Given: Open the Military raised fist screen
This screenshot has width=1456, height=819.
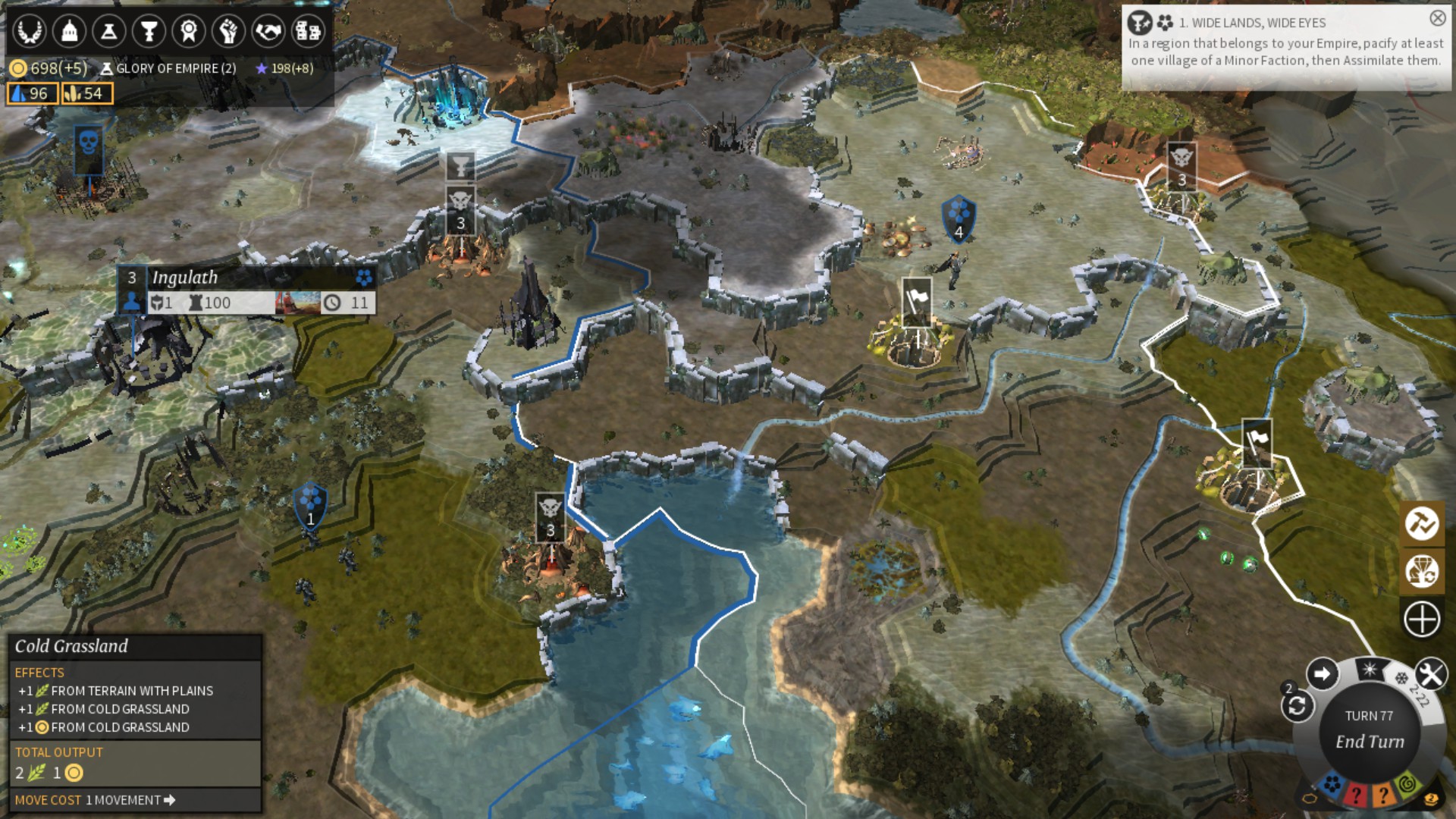Looking at the screenshot, I should [228, 31].
